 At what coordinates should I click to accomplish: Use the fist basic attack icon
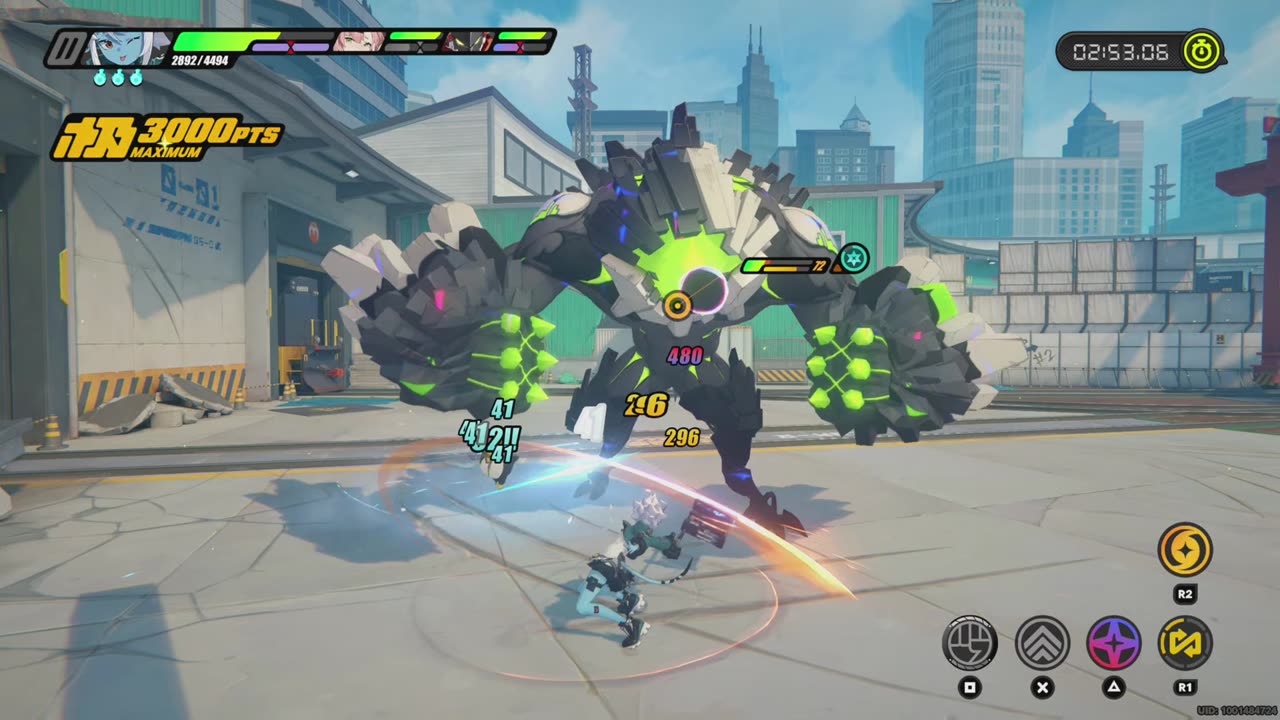coord(969,642)
